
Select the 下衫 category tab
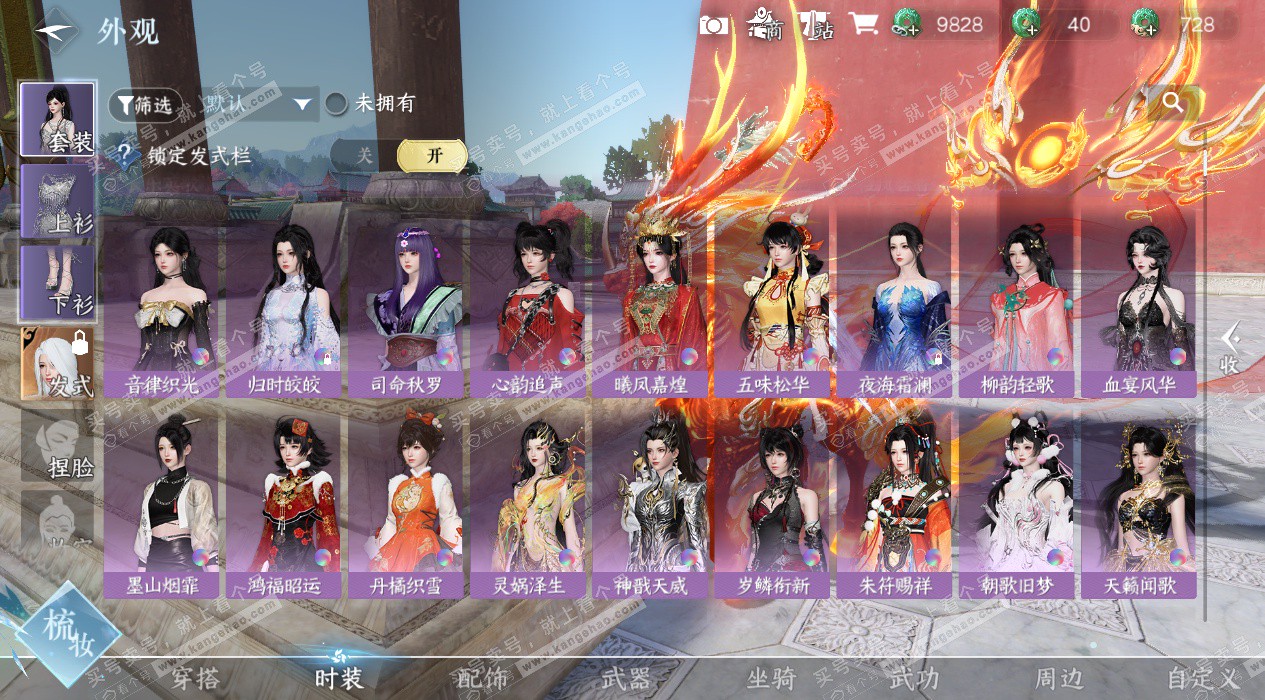click(x=58, y=283)
